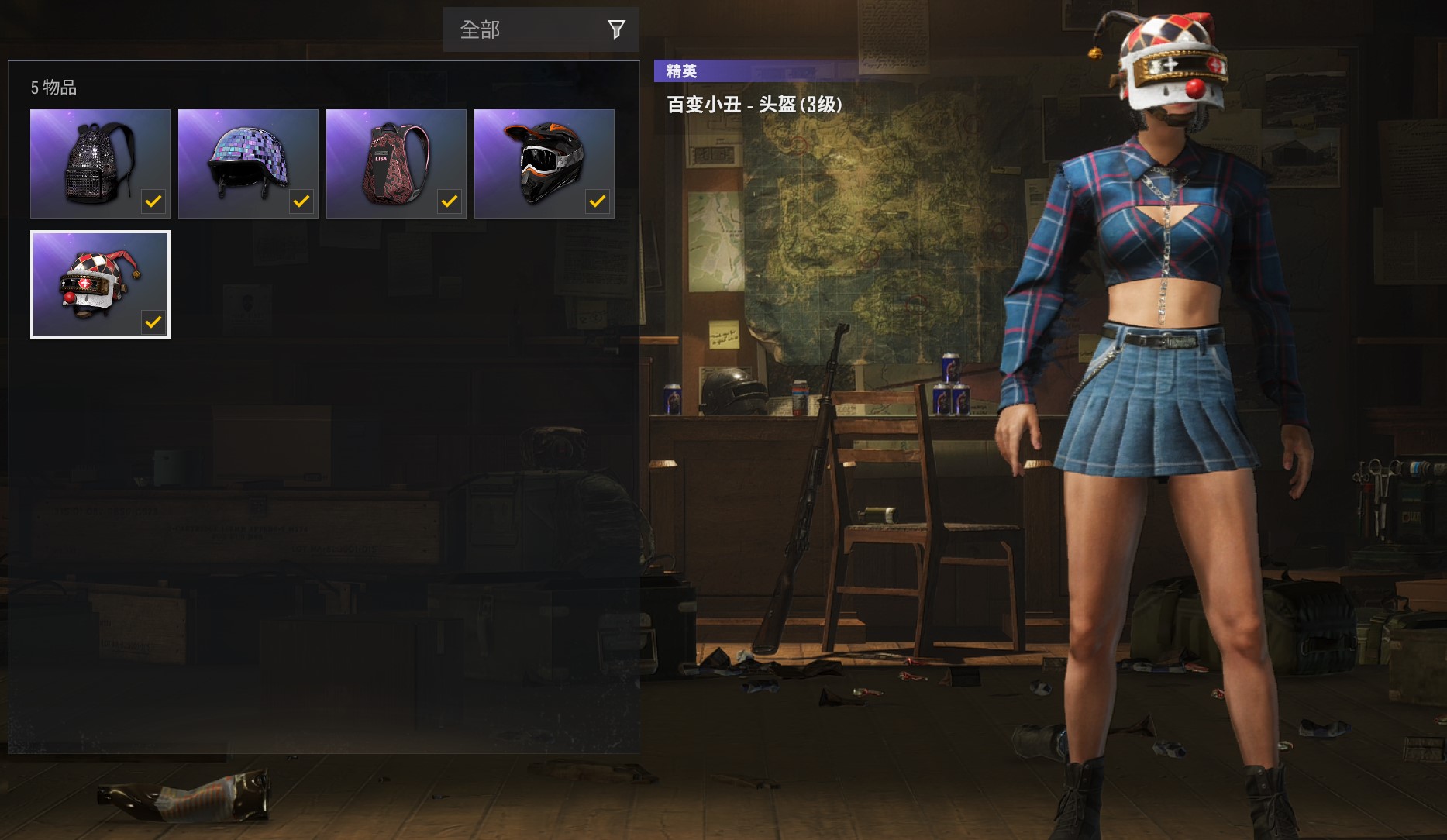The image size is (1447, 840).
Task: Select the black studded backpack thumbnail
Action: (99, 159)
